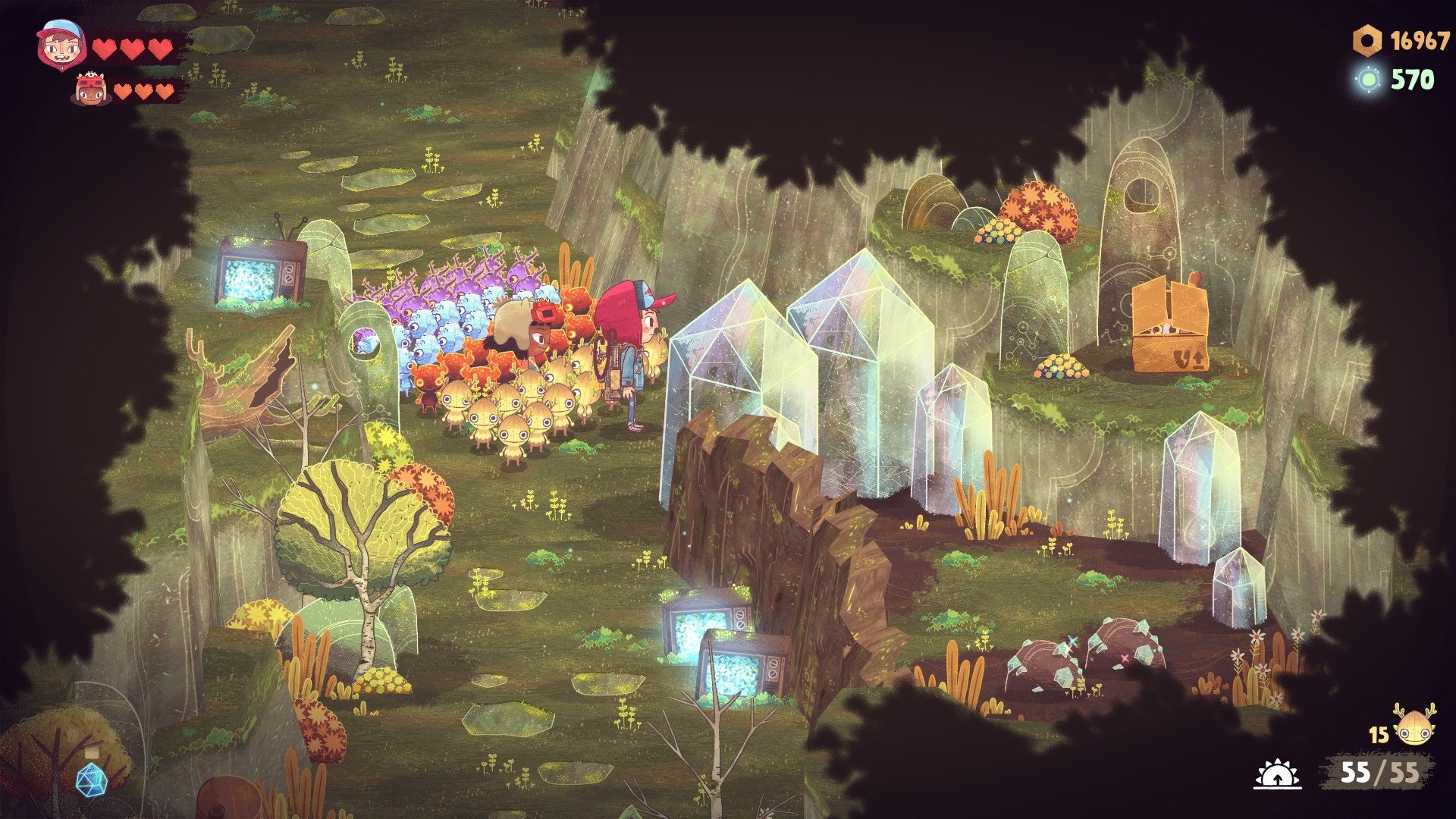Screen dimensions: 1456x819
Task: Switch to the girl with goggles portrait
Action: coord(90,91)
